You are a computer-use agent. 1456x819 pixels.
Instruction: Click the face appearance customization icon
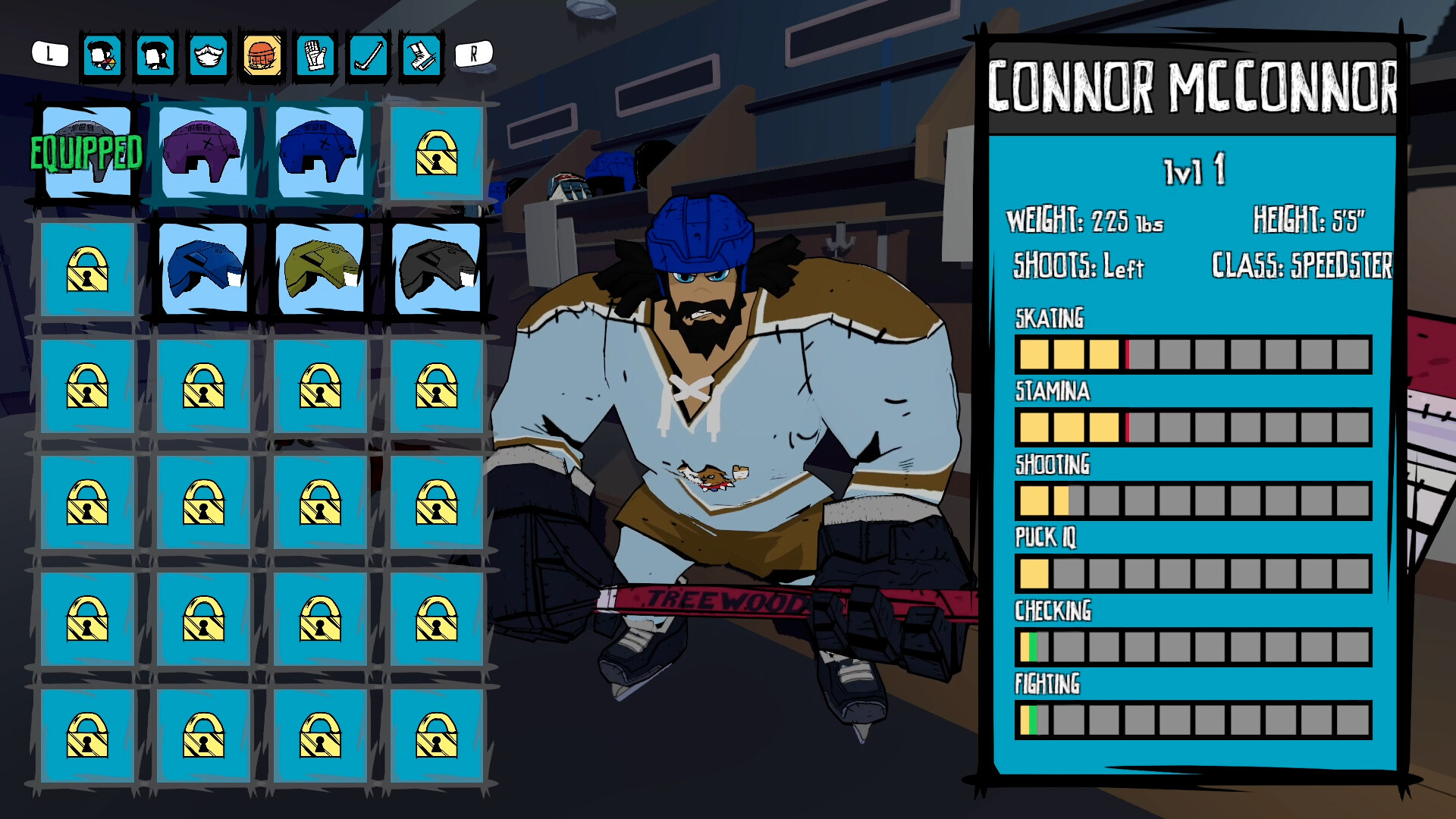coord(102,55)
